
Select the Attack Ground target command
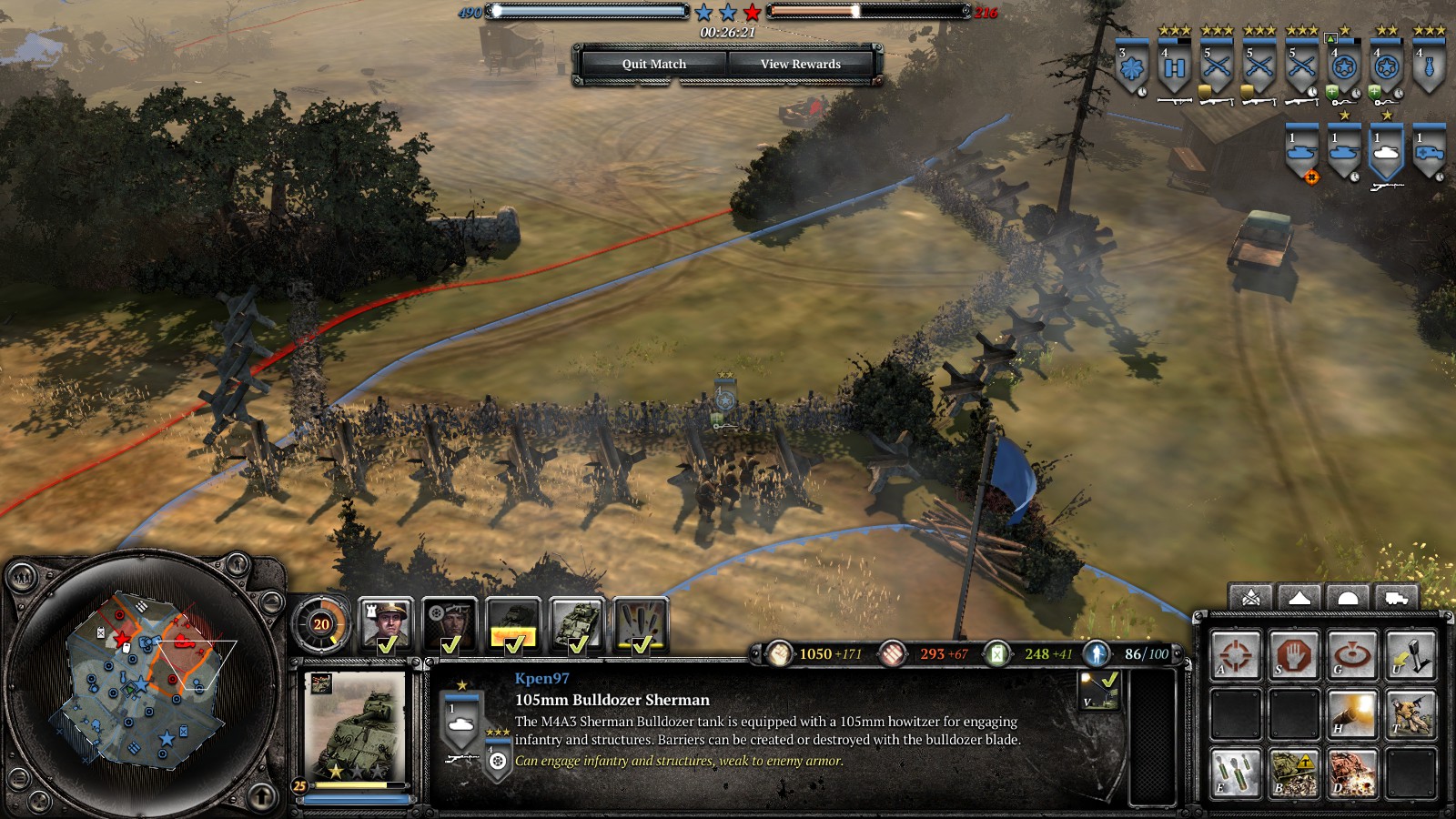pos(1351,655)
